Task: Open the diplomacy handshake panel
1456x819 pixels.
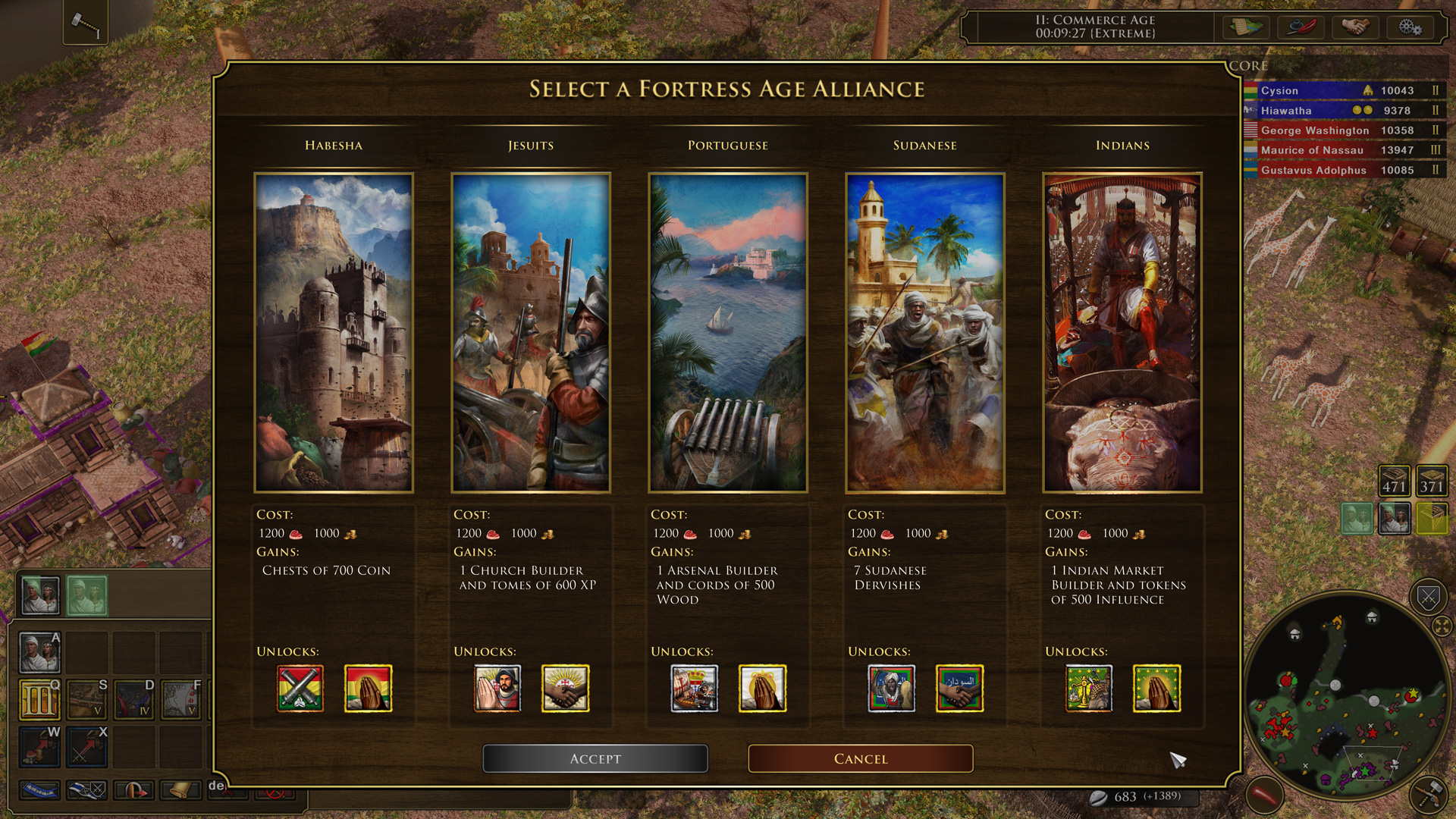Action: click(x=1355, y=27)
